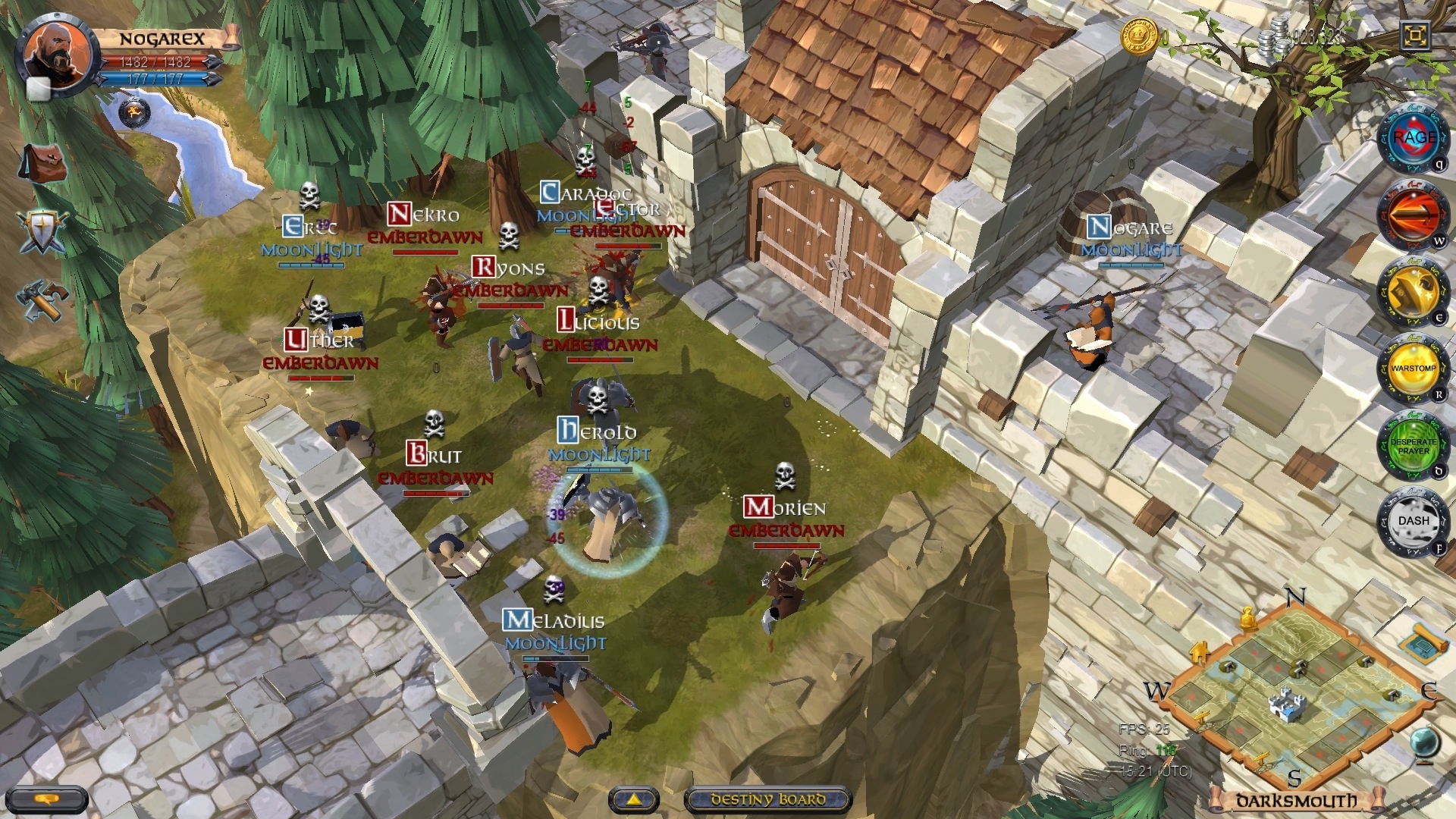This screenshot has height=819, width=1456.
Task: Toggle chat with the speech bubble button
Action: point(47,799)
